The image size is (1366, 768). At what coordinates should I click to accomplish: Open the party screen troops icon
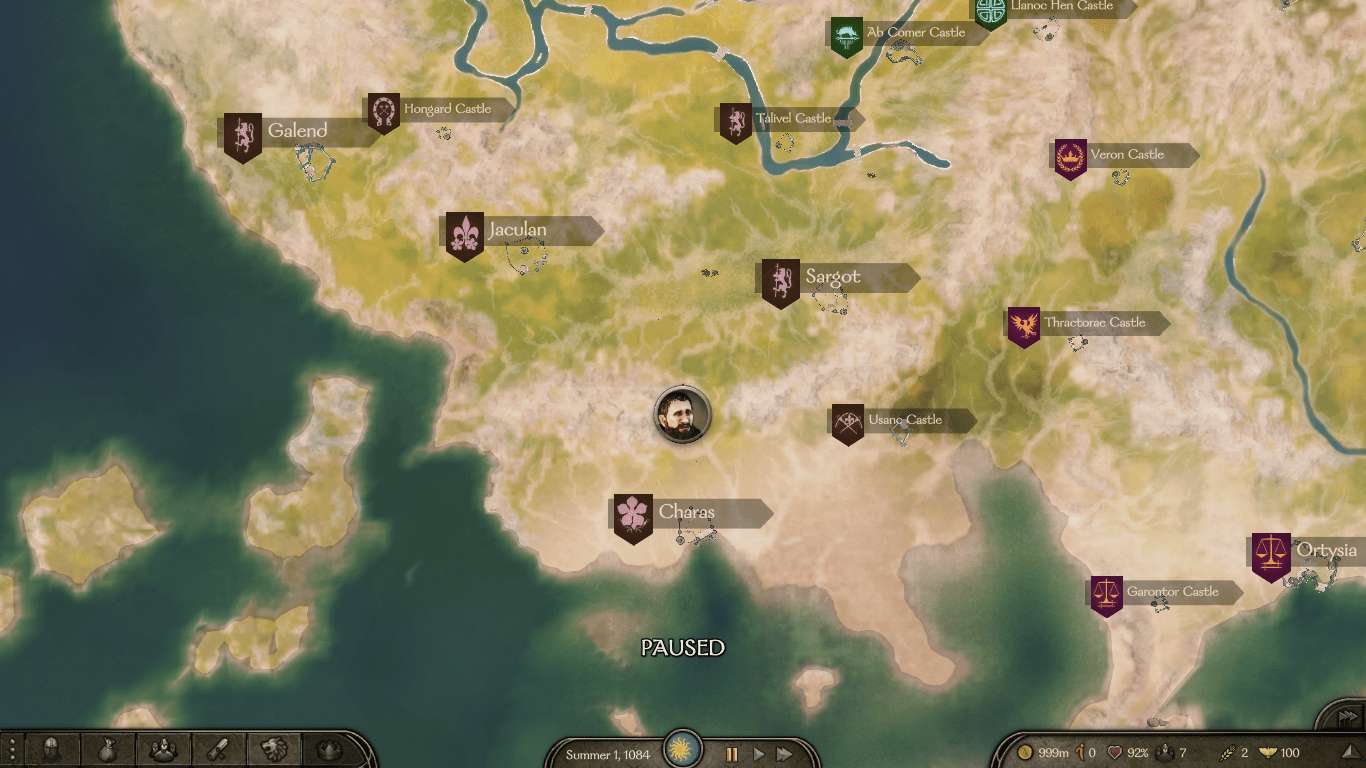coord(163,750)
